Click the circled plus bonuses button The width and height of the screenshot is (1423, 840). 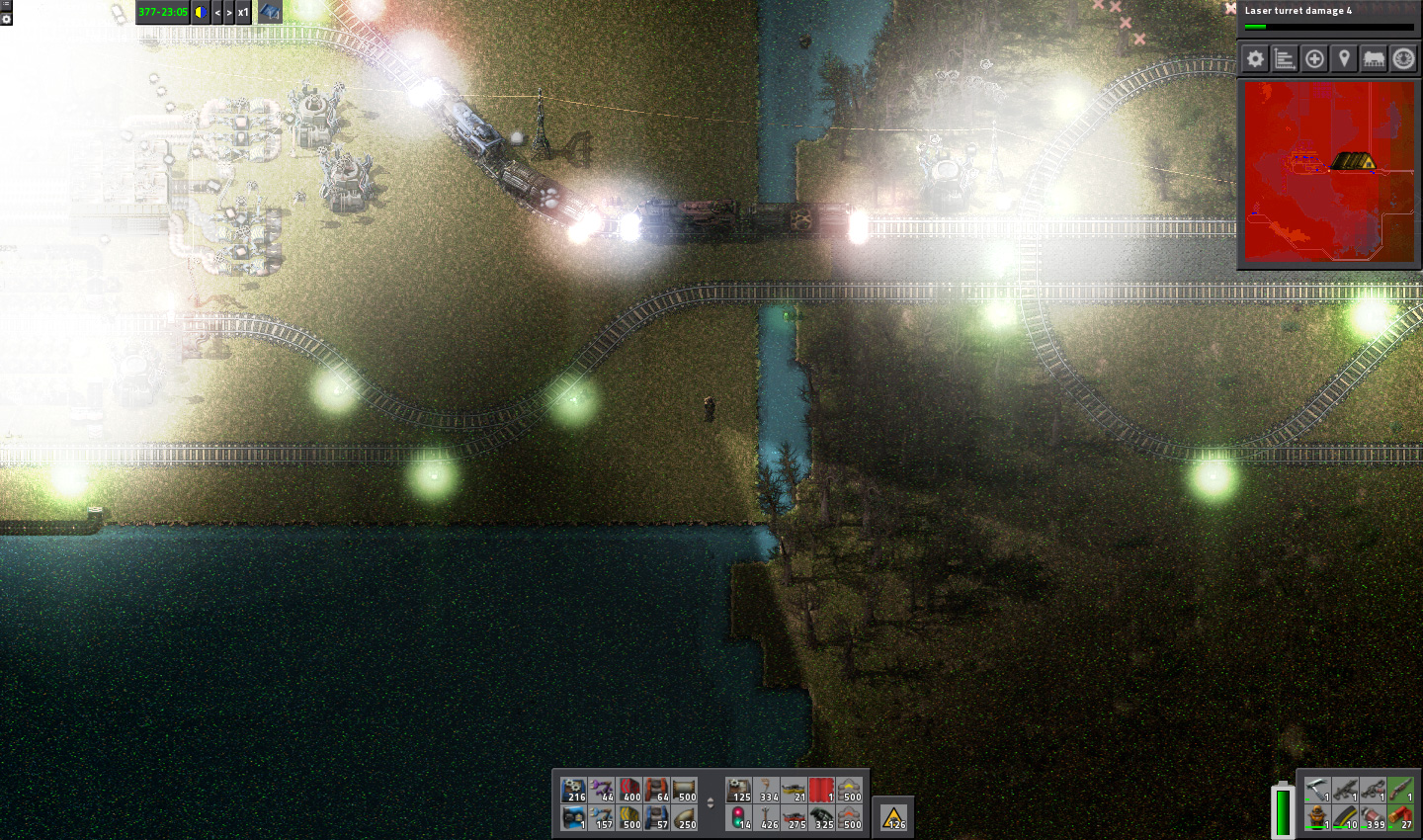click(x=1314, y=59)
